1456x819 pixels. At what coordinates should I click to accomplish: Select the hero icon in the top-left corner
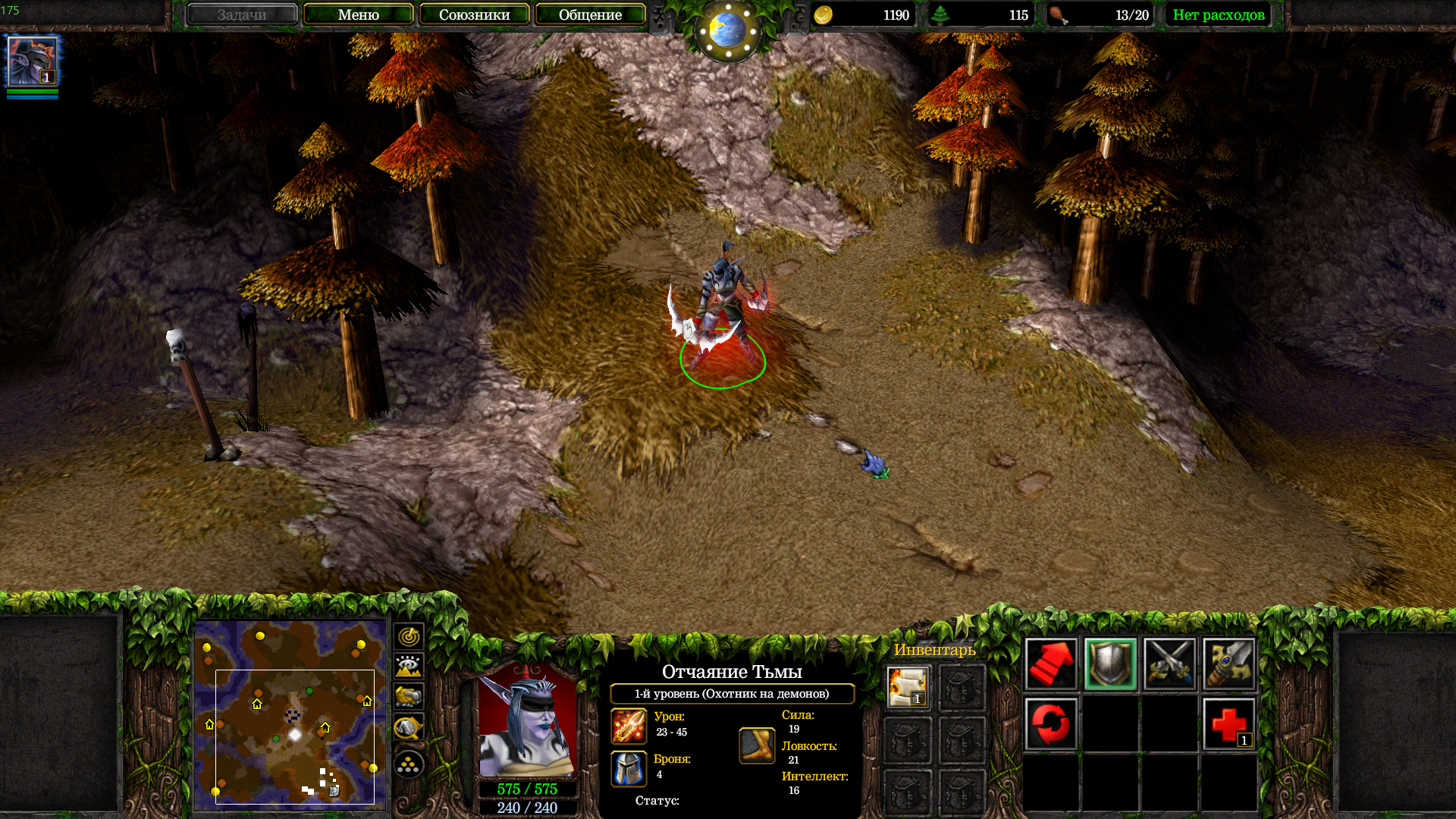[x=32, y=61]
